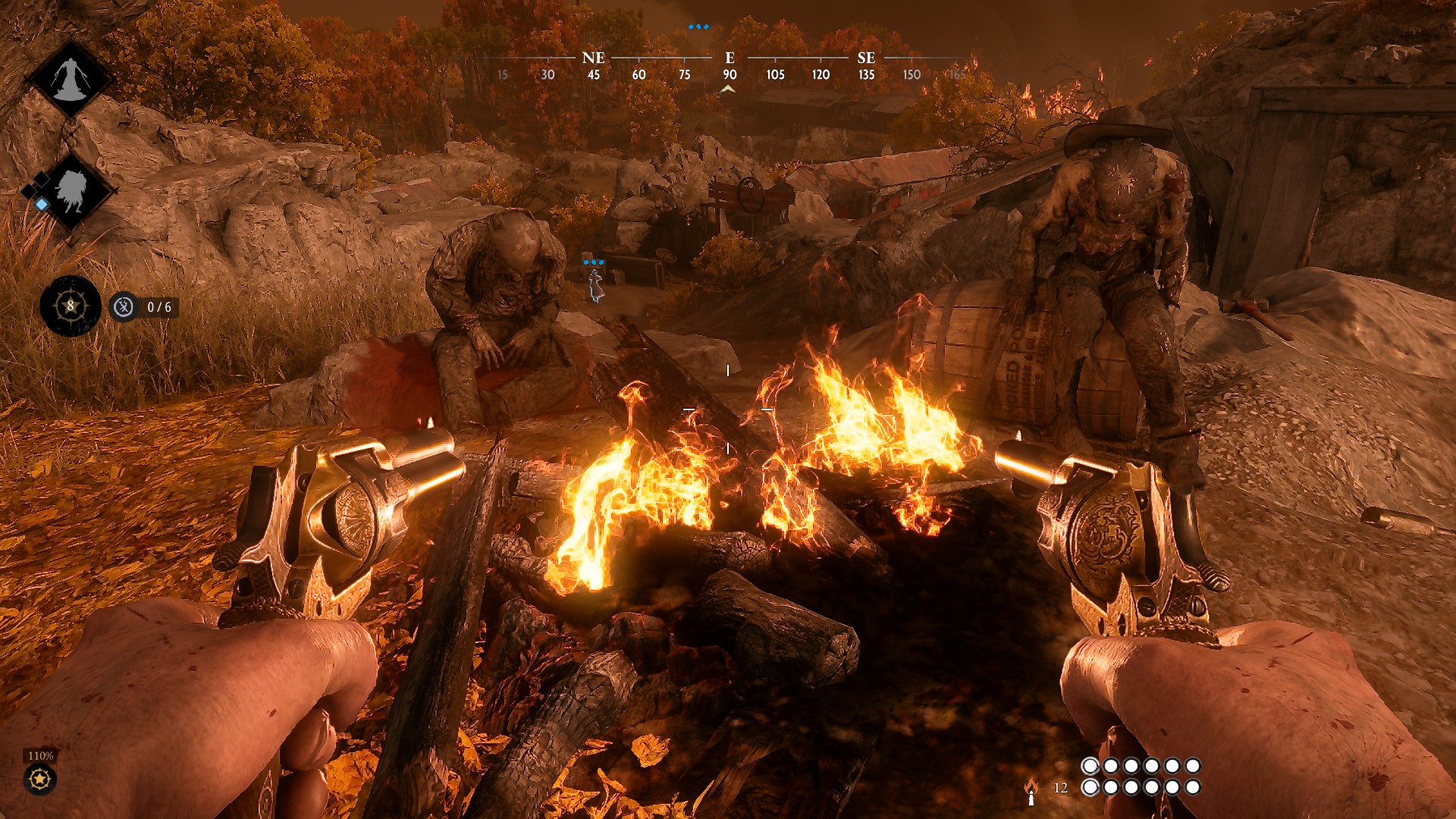Viewport: 1456px width, 819px height.
Task: Click the compass E heading marker
Action: click(730, 58)
